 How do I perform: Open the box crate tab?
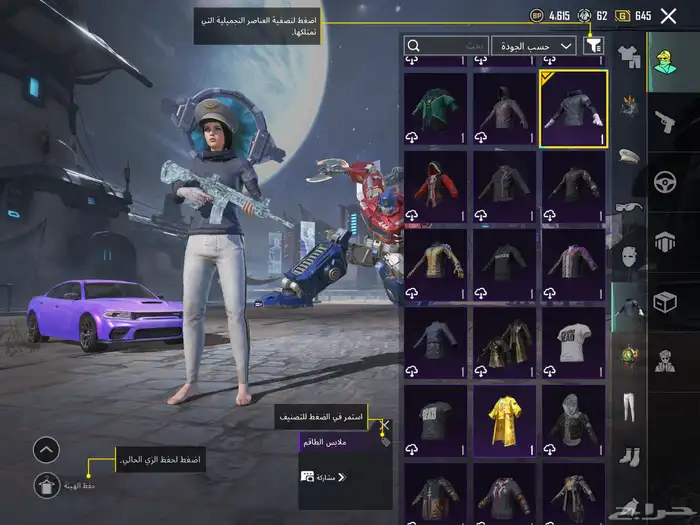click(x=665, y=301)
